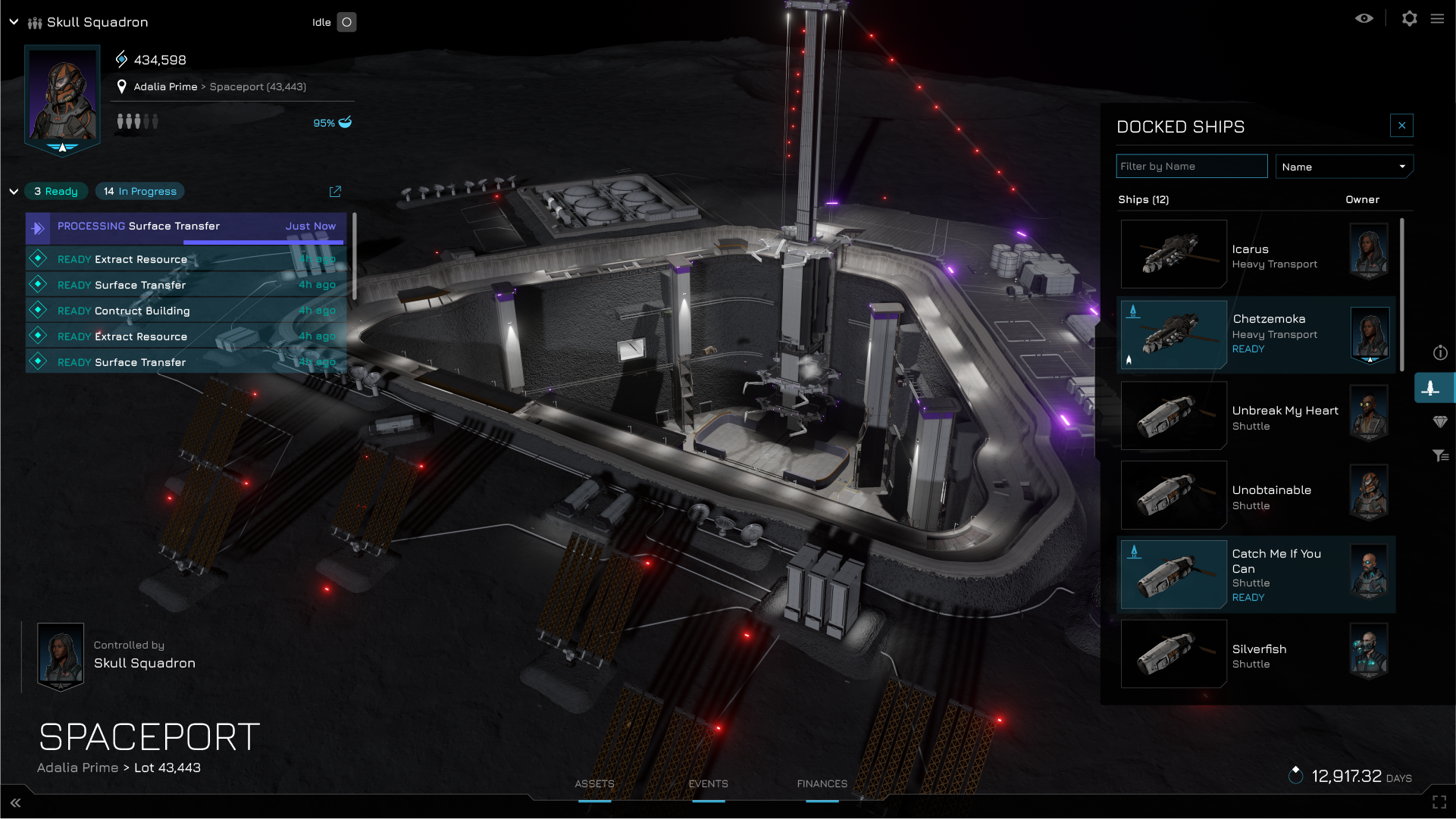Show the 3 Ready actions filter

[56, 192]
